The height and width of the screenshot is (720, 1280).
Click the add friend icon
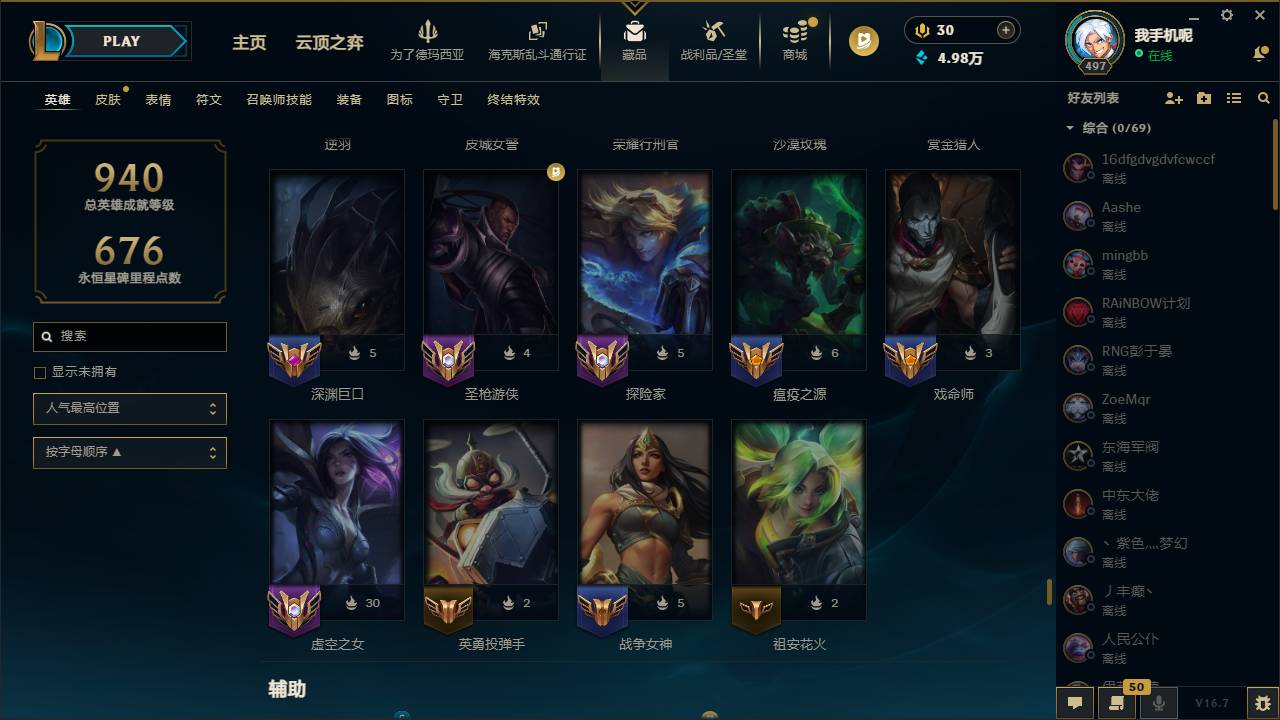[1169, 97]
